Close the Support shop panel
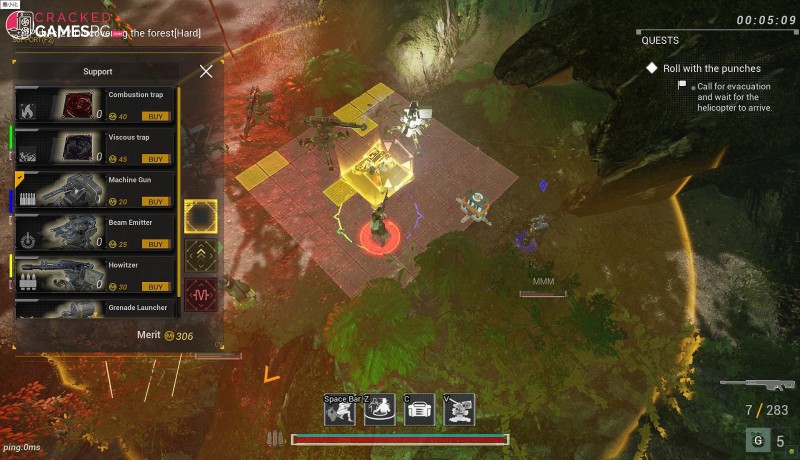 [x=206, y=71]
